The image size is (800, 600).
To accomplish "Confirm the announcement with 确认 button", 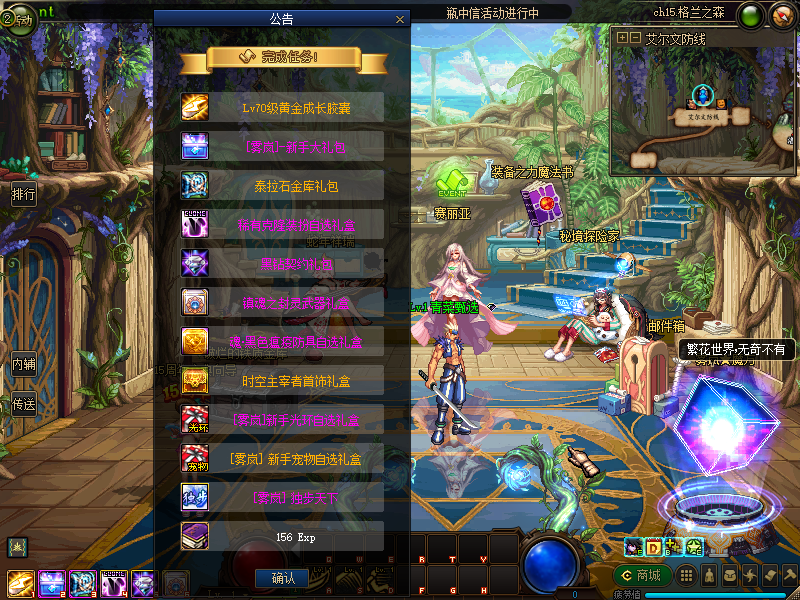I will pos(282,578).
